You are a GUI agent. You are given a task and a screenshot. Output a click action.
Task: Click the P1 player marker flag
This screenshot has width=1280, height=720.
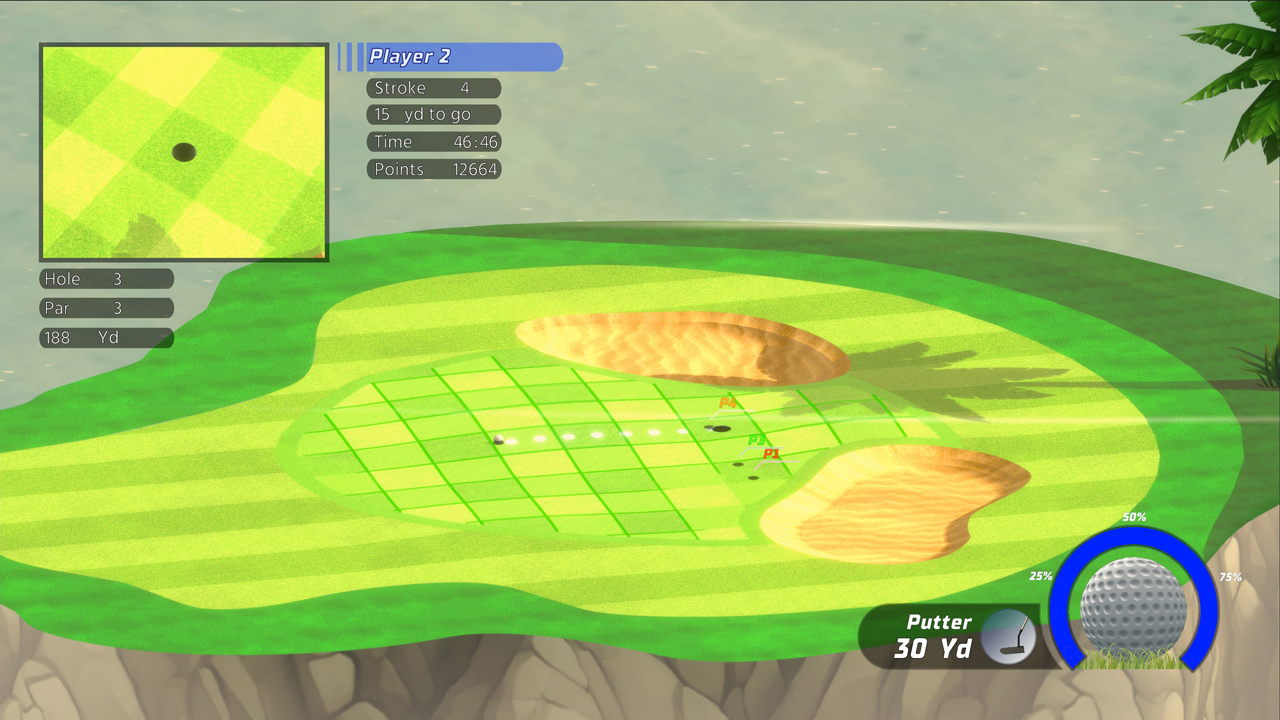[771, 454]
